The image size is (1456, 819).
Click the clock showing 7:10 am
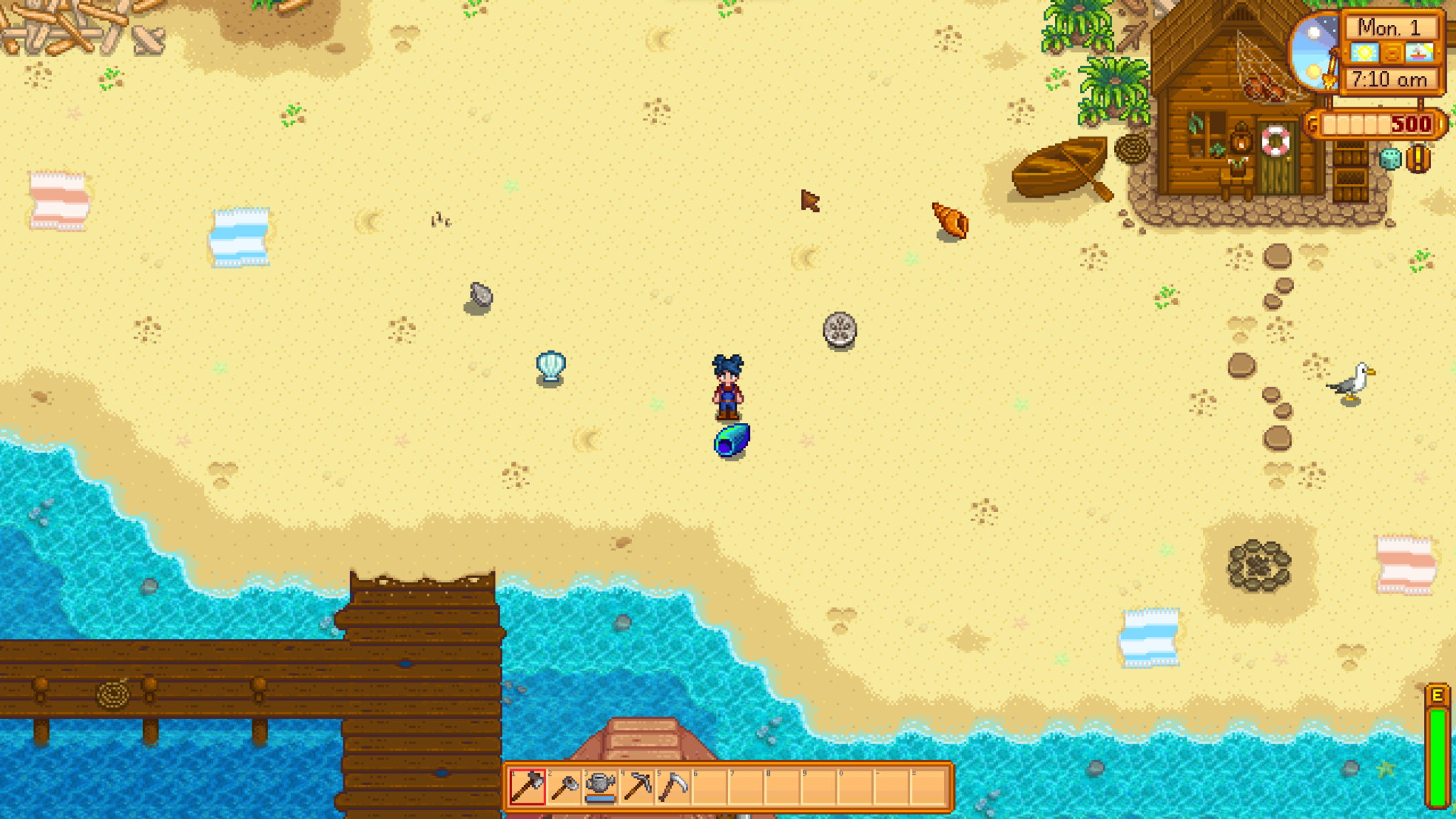[x=1390, y=79]
